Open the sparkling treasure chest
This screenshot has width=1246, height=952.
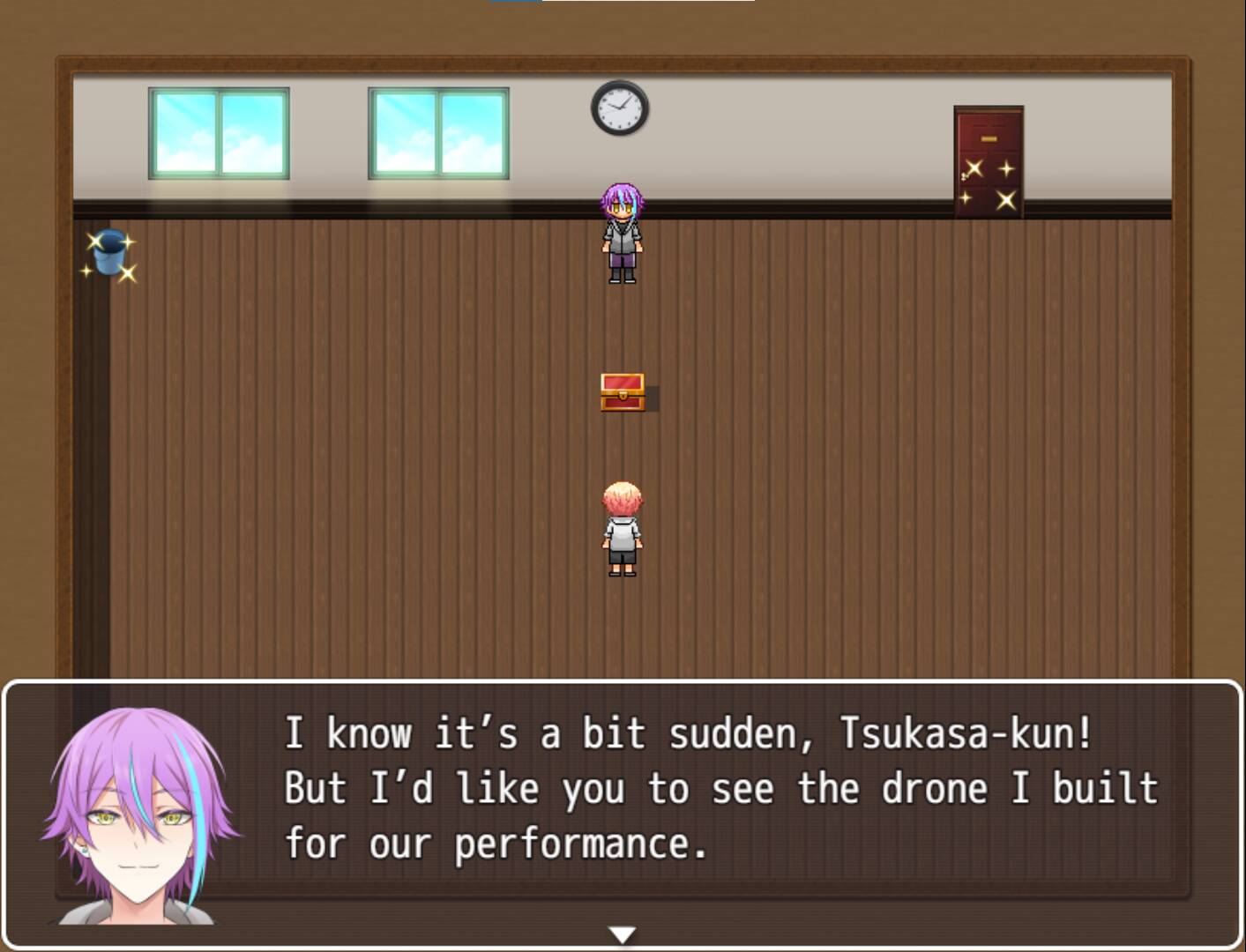623,390
